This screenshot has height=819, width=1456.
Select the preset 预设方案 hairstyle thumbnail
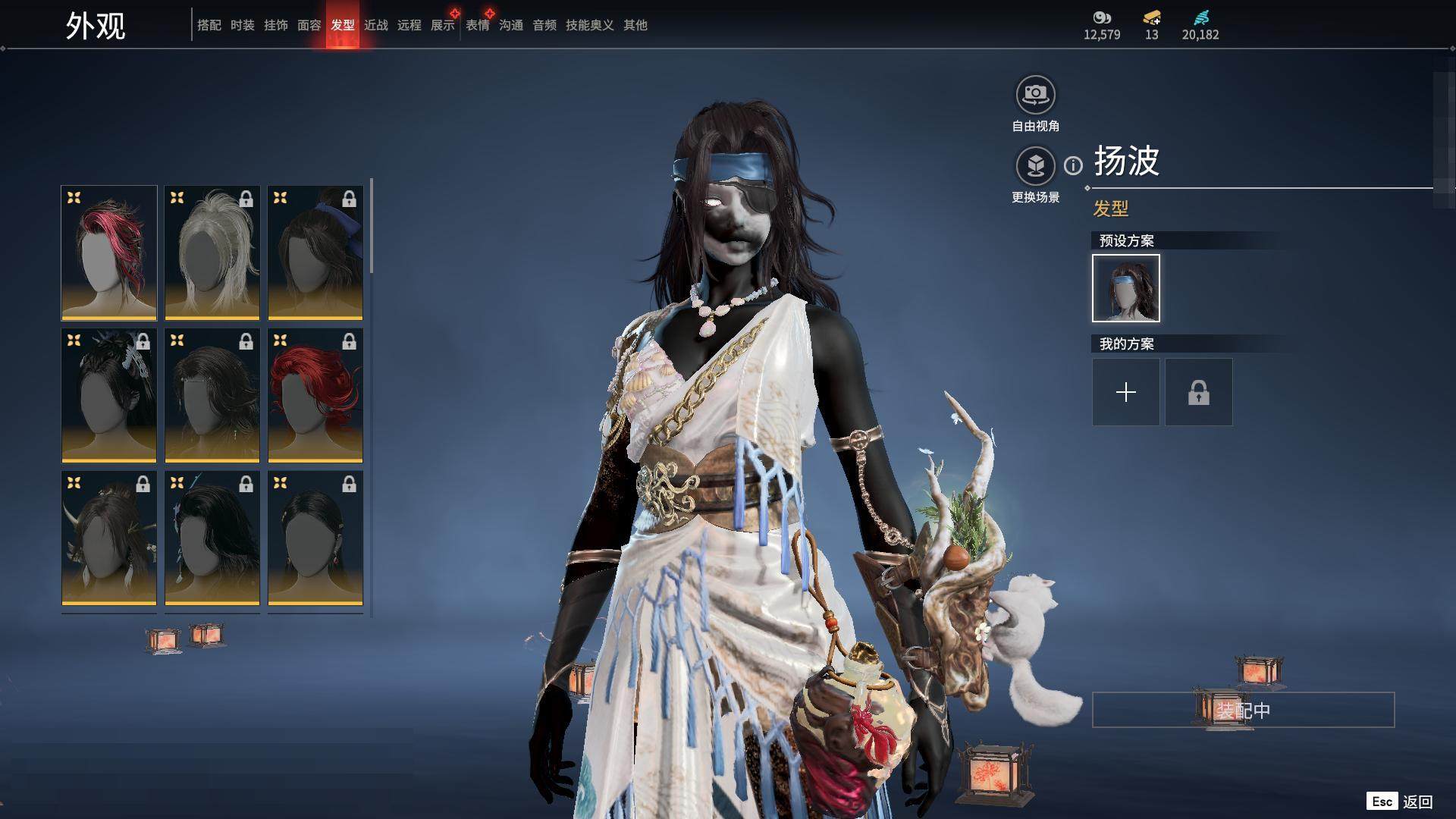pyautogui.click(x=1125, y=288)
